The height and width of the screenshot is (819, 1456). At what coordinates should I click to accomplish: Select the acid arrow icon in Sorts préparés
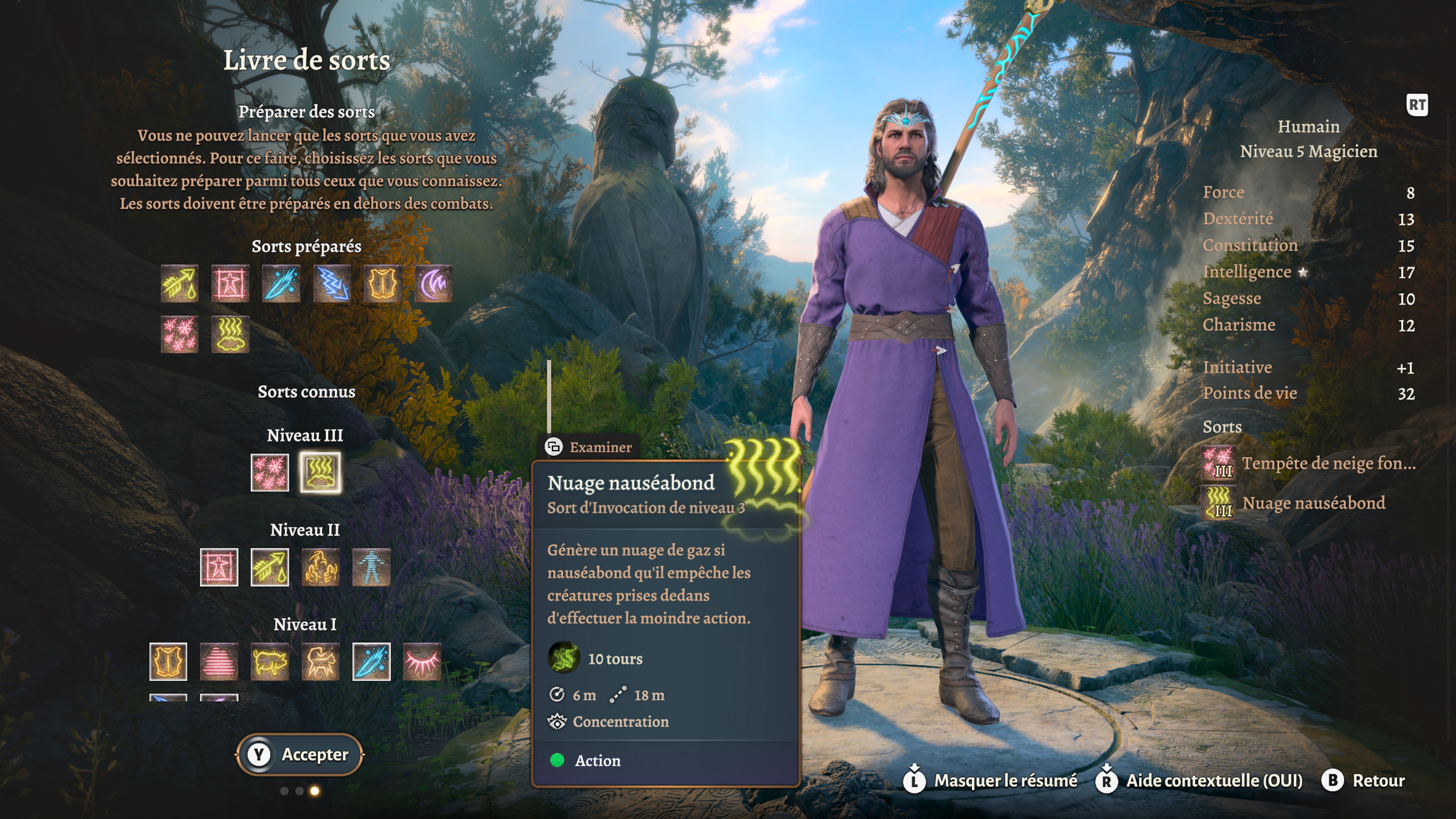coord(179,283)
